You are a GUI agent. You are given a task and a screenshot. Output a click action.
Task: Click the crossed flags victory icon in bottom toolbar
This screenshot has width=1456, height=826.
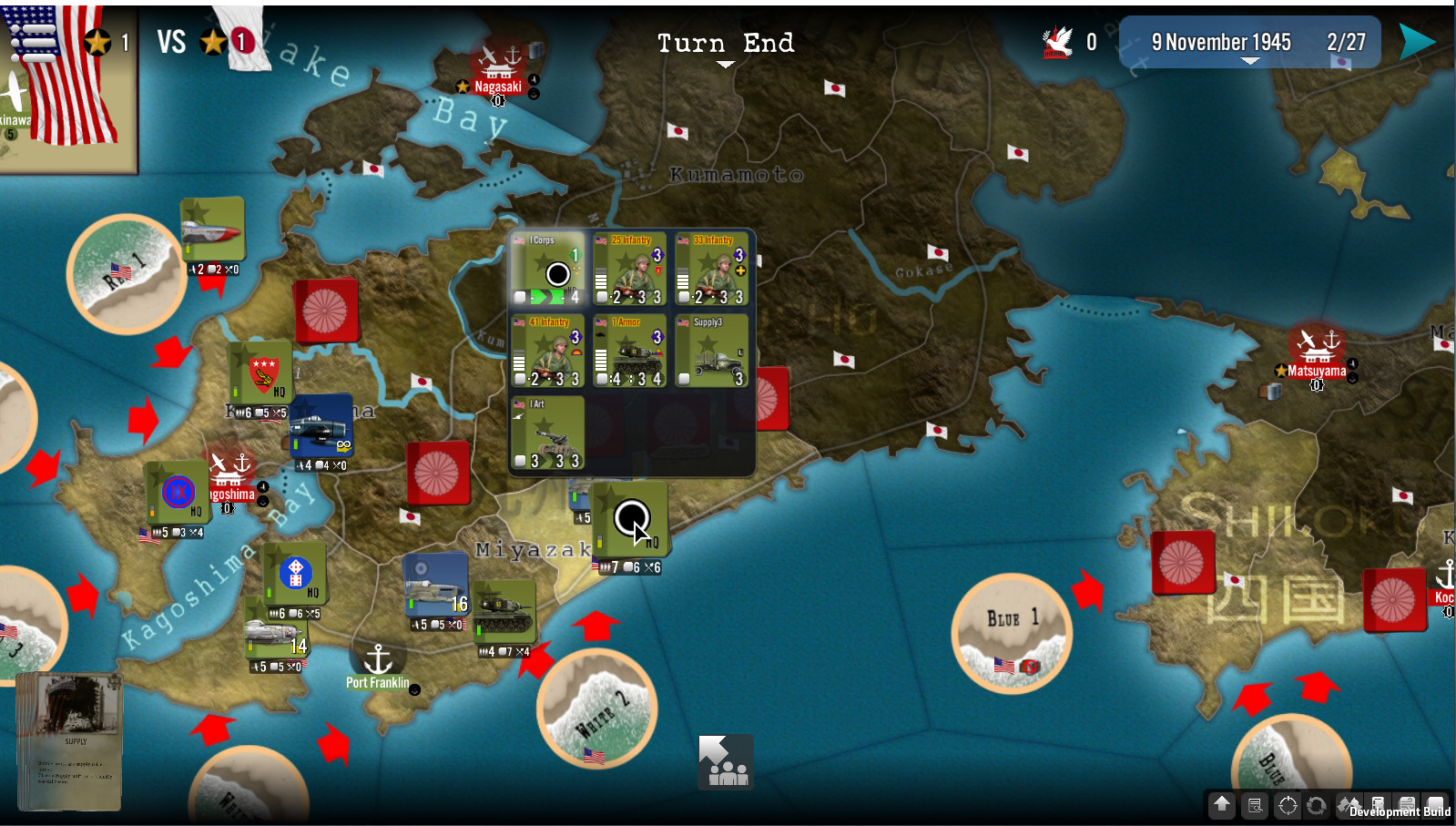(x=1349, y=805)
